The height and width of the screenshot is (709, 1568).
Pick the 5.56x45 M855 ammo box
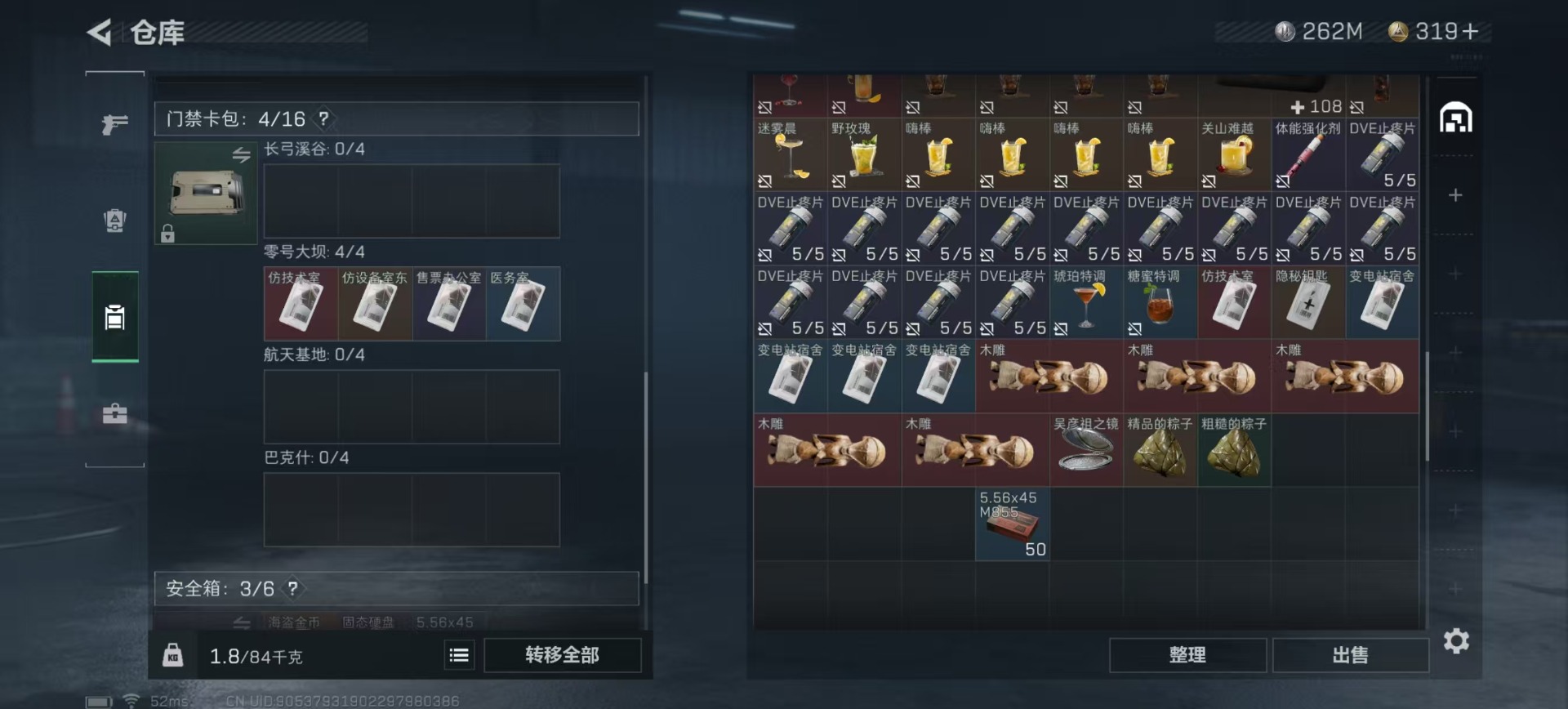pos(1012,524)
